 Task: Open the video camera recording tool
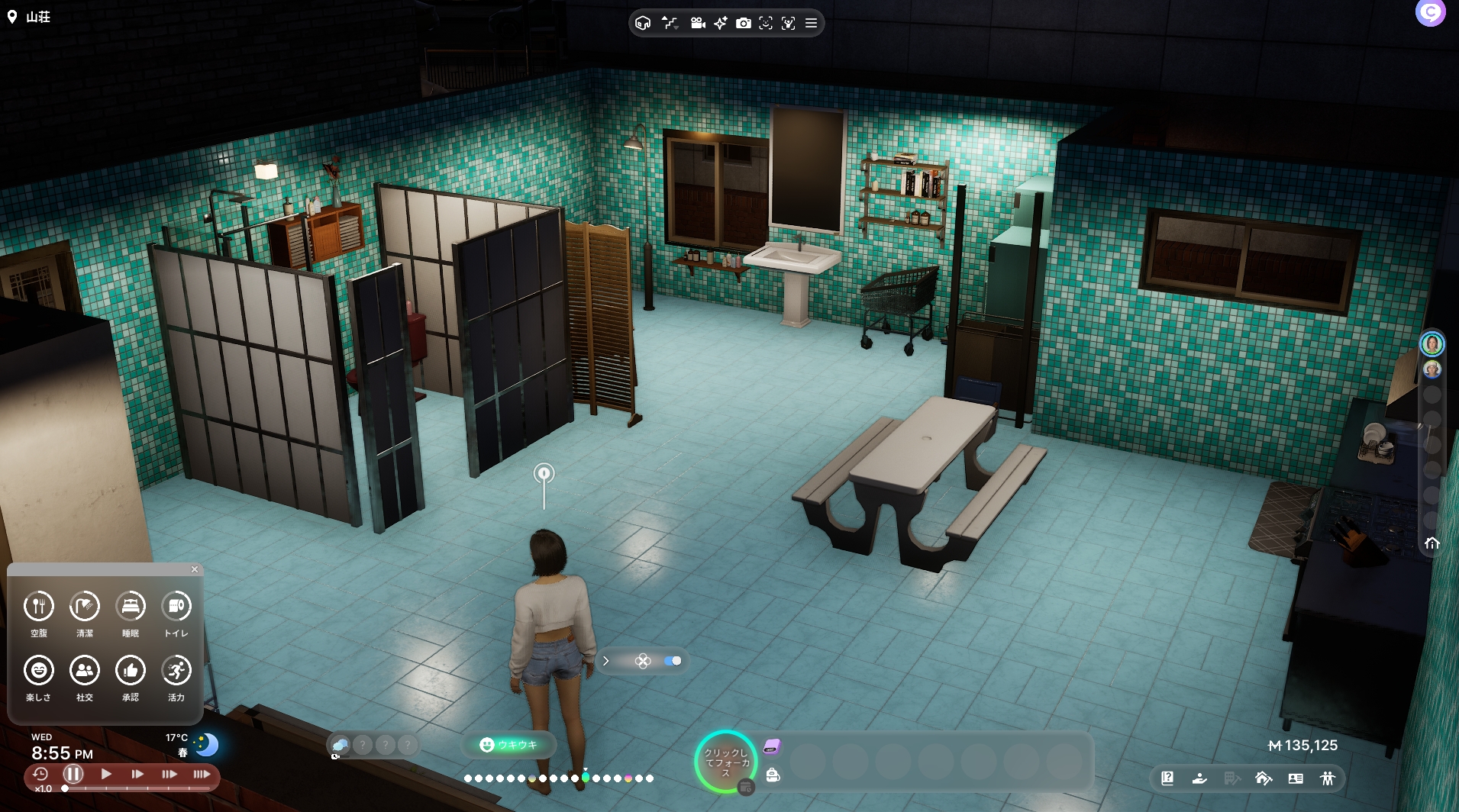697,24
